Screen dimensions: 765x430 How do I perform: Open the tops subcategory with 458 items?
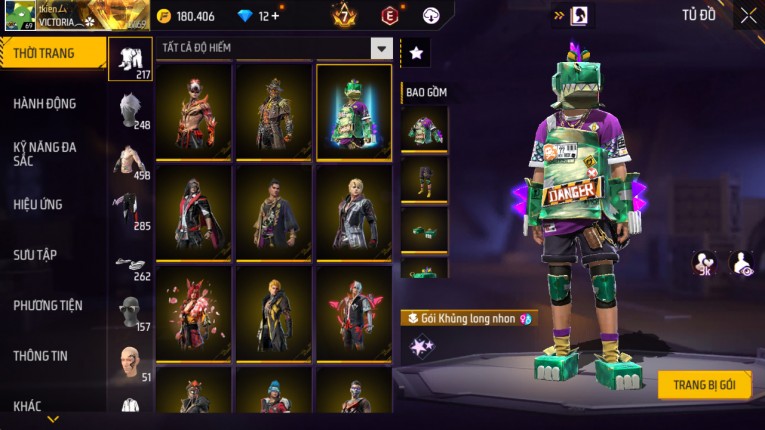point(131,160)
